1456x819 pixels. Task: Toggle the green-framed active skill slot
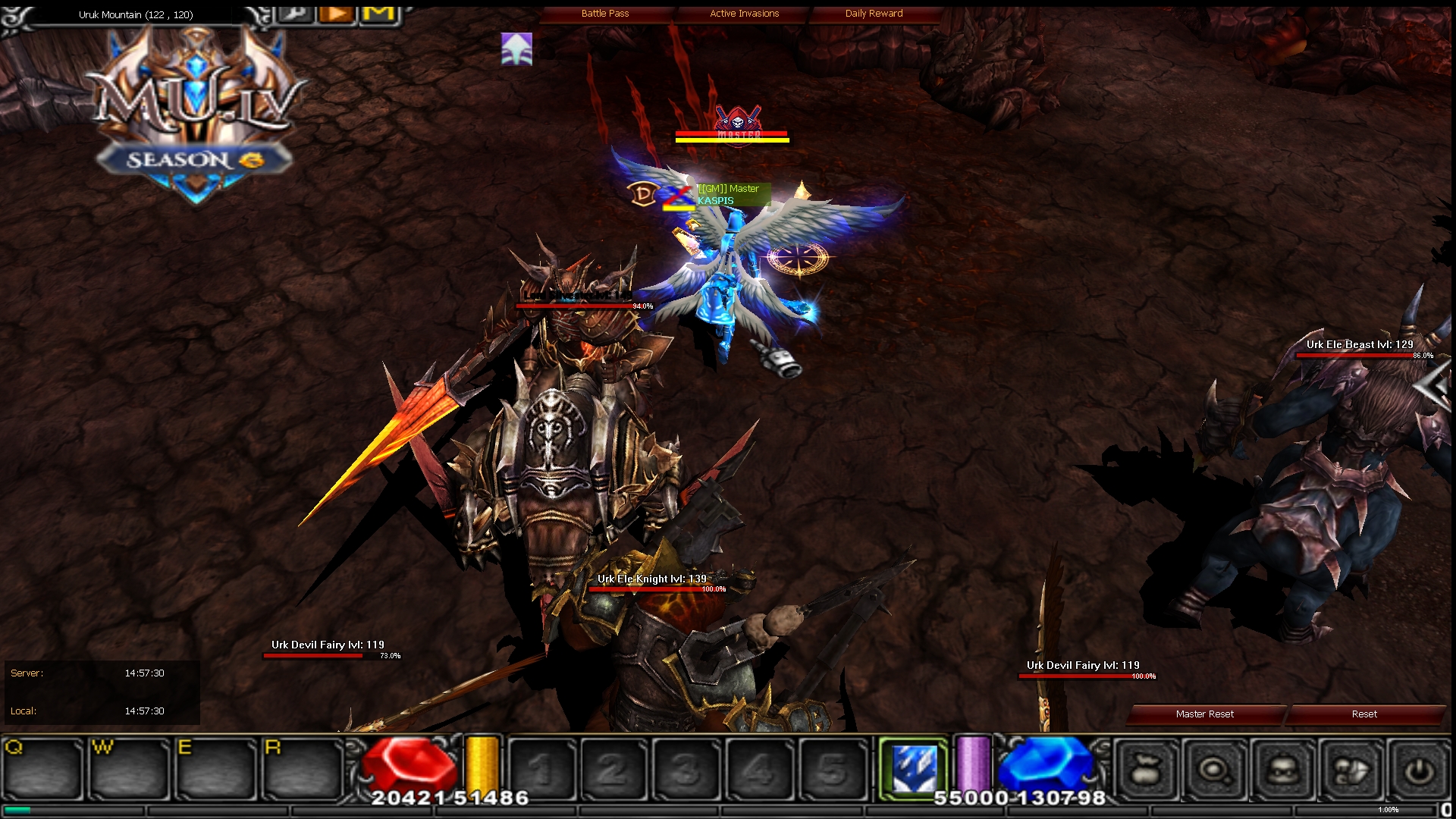[912, 767]
